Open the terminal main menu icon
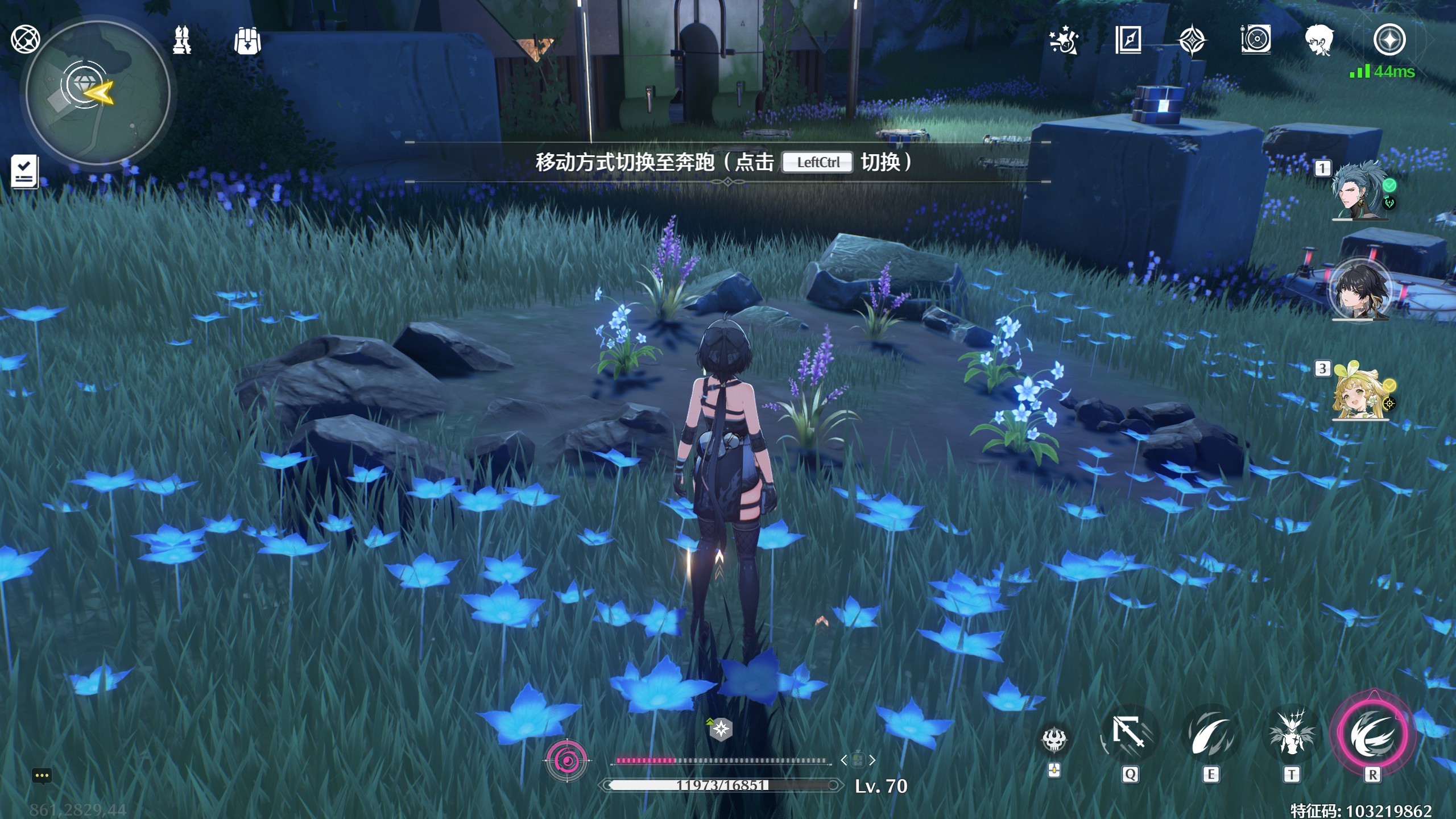1456x819 pixels. tap(1389, 40)
